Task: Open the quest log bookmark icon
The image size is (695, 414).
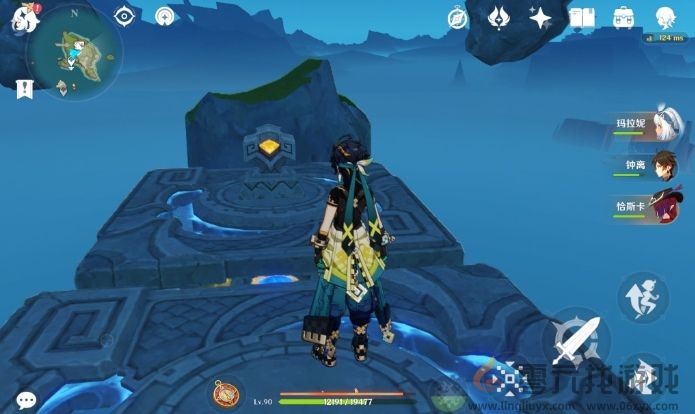Action: point(24,88)
